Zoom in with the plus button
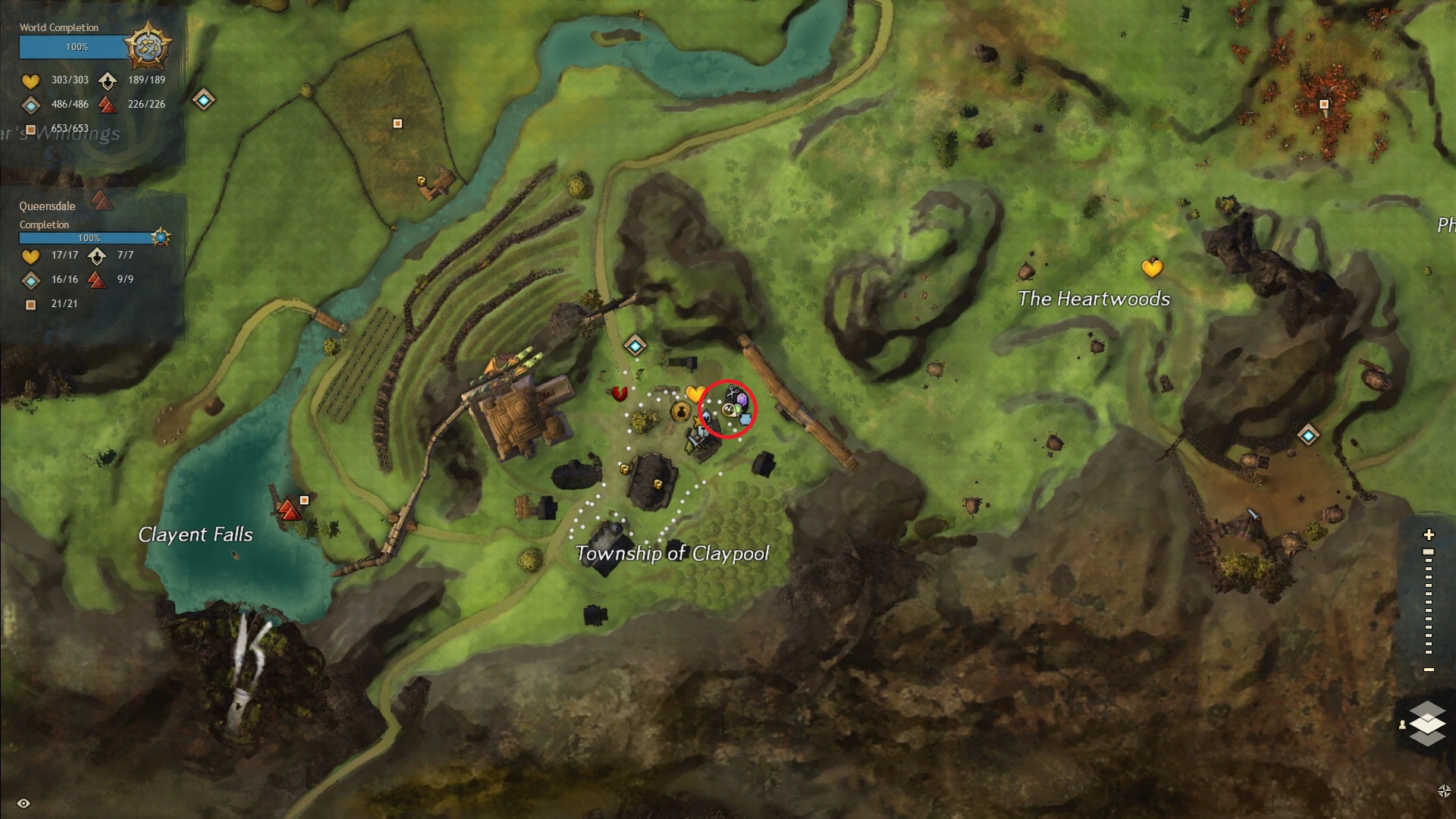Viewport: 1456px width, 819px height. [1429, 535]
